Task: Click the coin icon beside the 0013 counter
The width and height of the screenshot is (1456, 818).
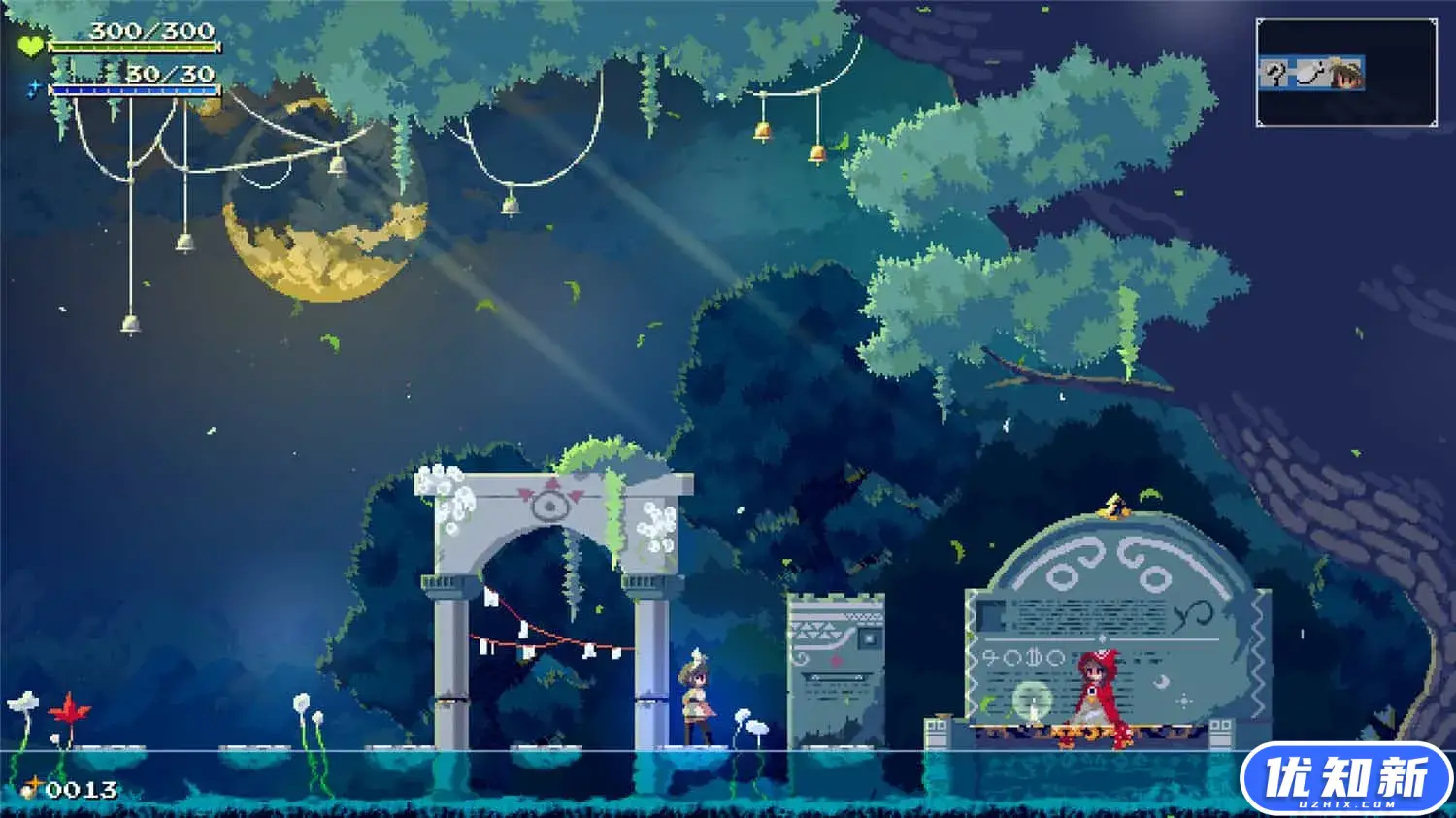Action: click(x=31, y=786)
